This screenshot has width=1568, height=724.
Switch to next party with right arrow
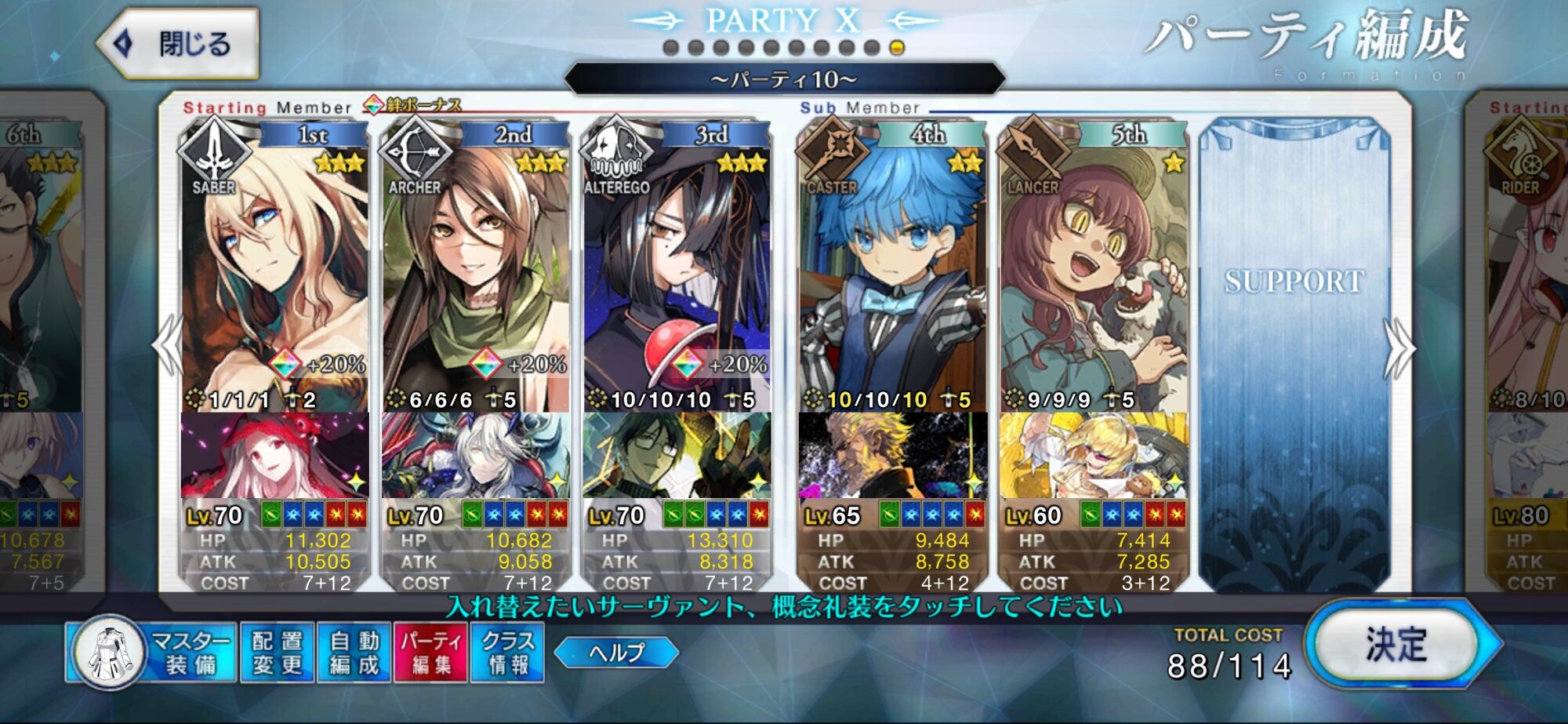click(1400, 347)
